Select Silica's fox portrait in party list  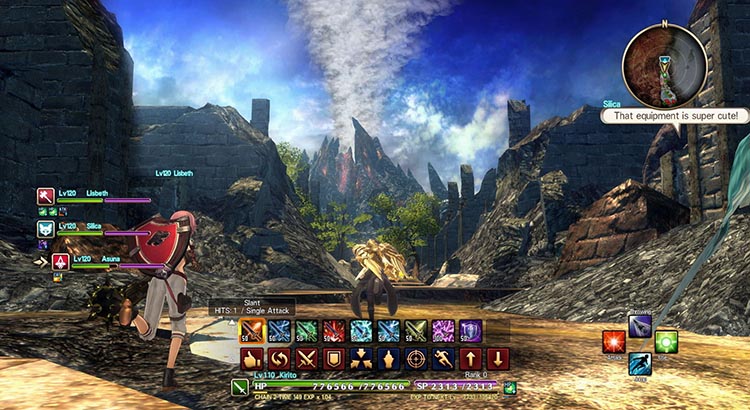click(46, 229)
